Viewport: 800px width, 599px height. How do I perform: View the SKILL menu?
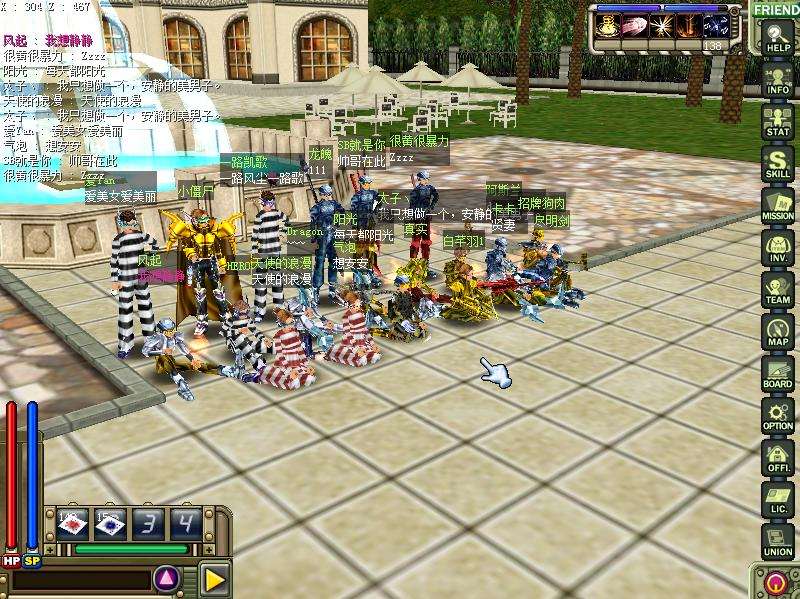[x=777, y=161]
